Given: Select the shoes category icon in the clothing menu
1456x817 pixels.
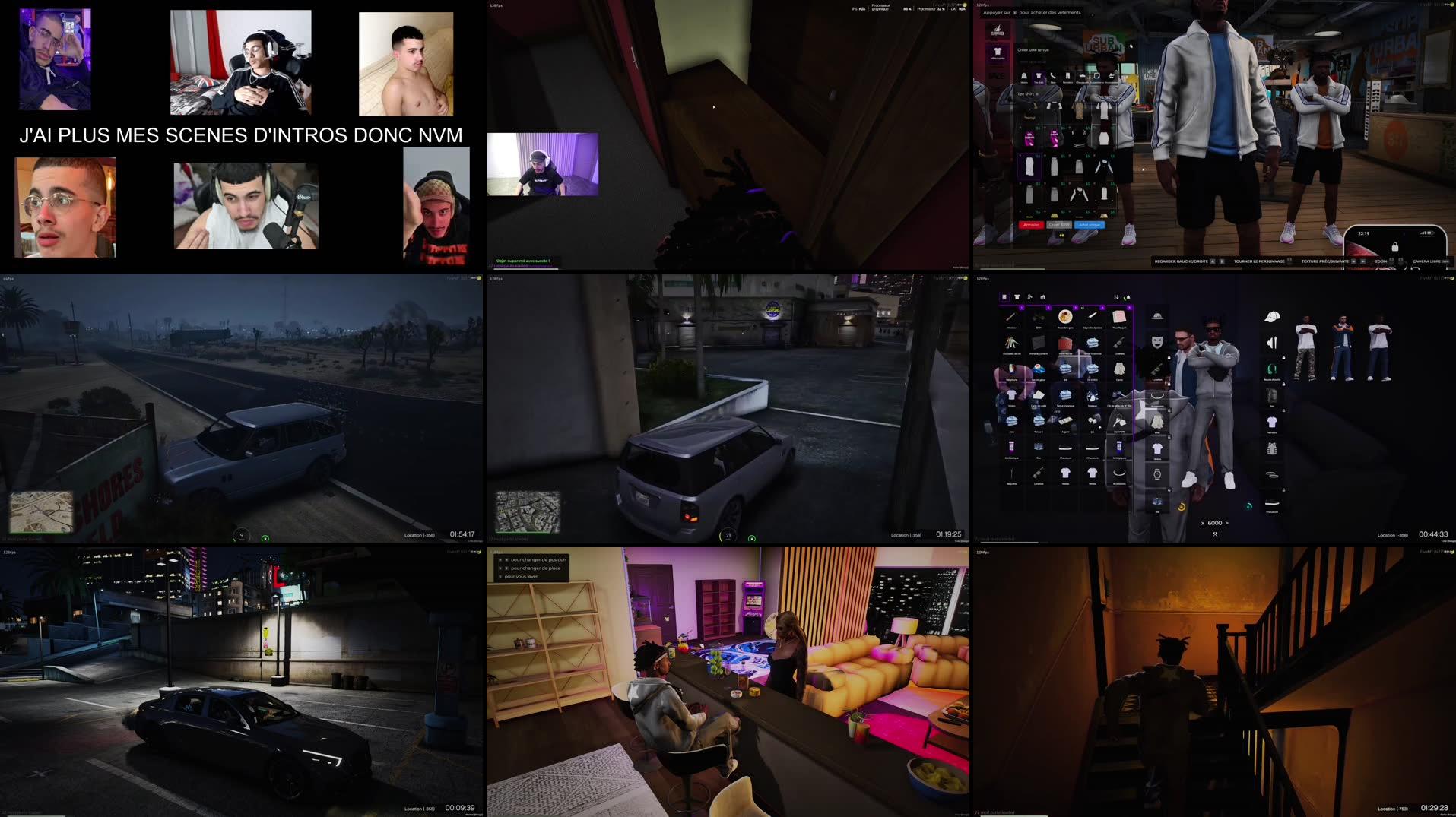Looking at the screenshot, I should tap(1082, 76).
